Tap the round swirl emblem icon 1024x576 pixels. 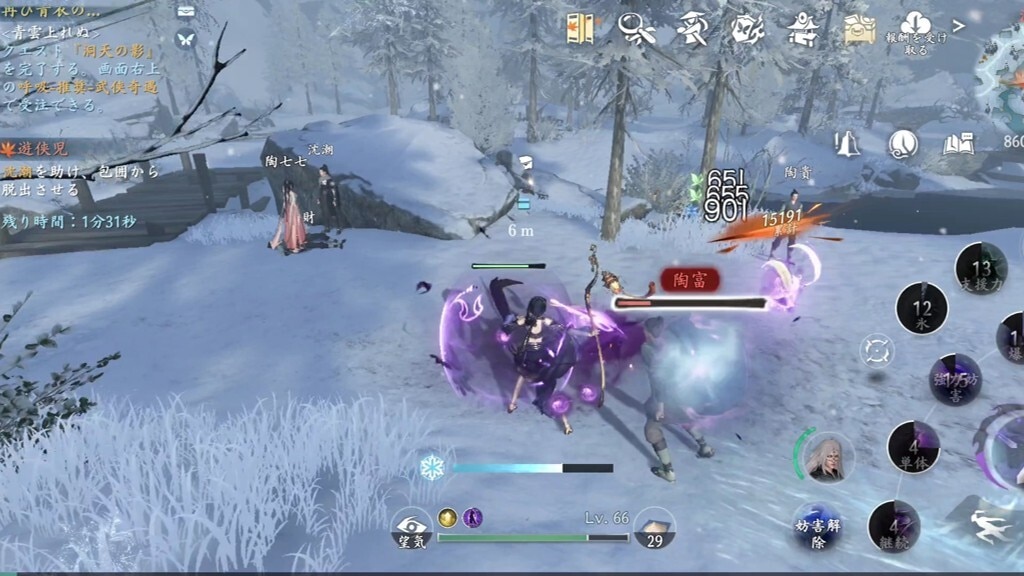coord(903,145)
